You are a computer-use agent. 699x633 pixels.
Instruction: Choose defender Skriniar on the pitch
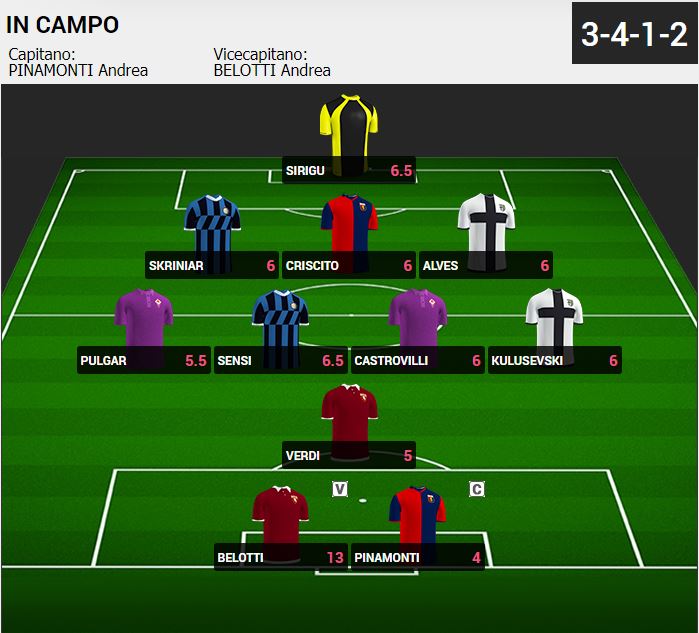[212, 228]
